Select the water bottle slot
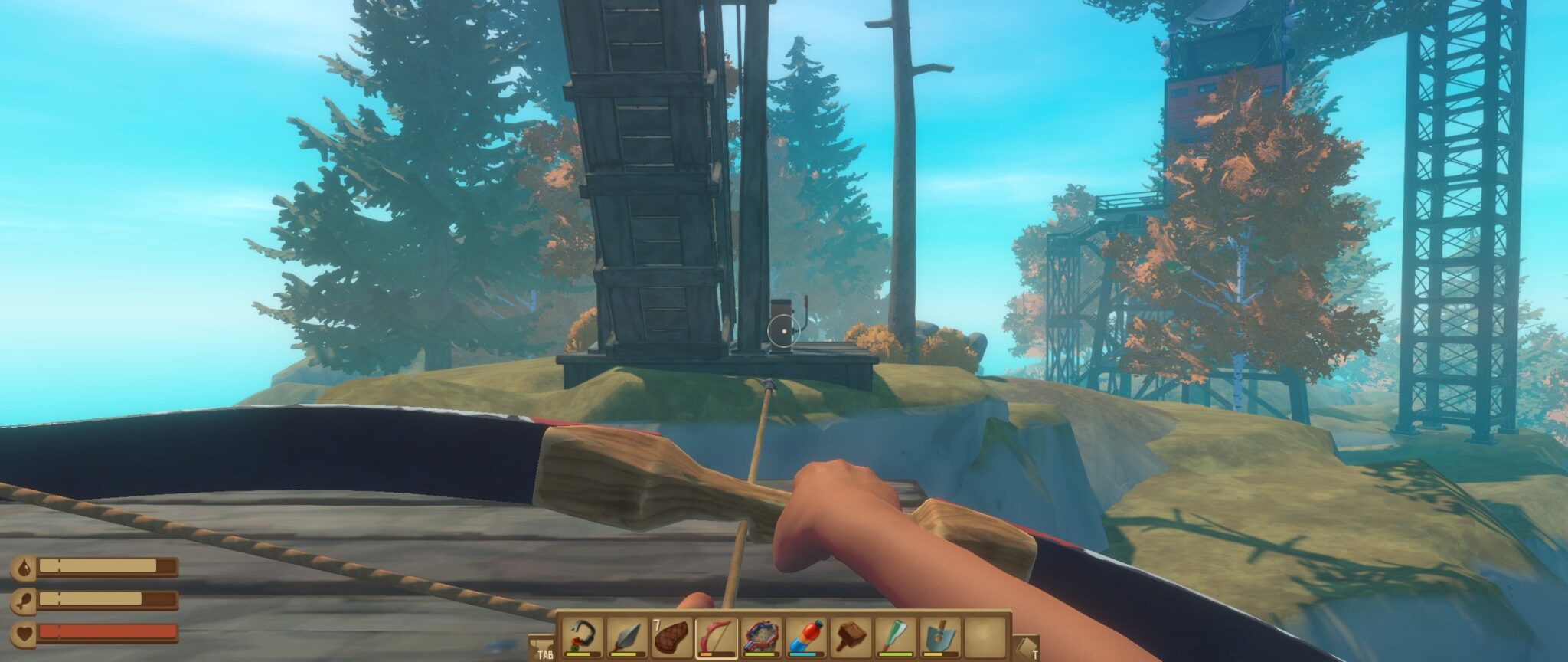The height and width of the screenshot is (662, 1568). coord(805,636)
